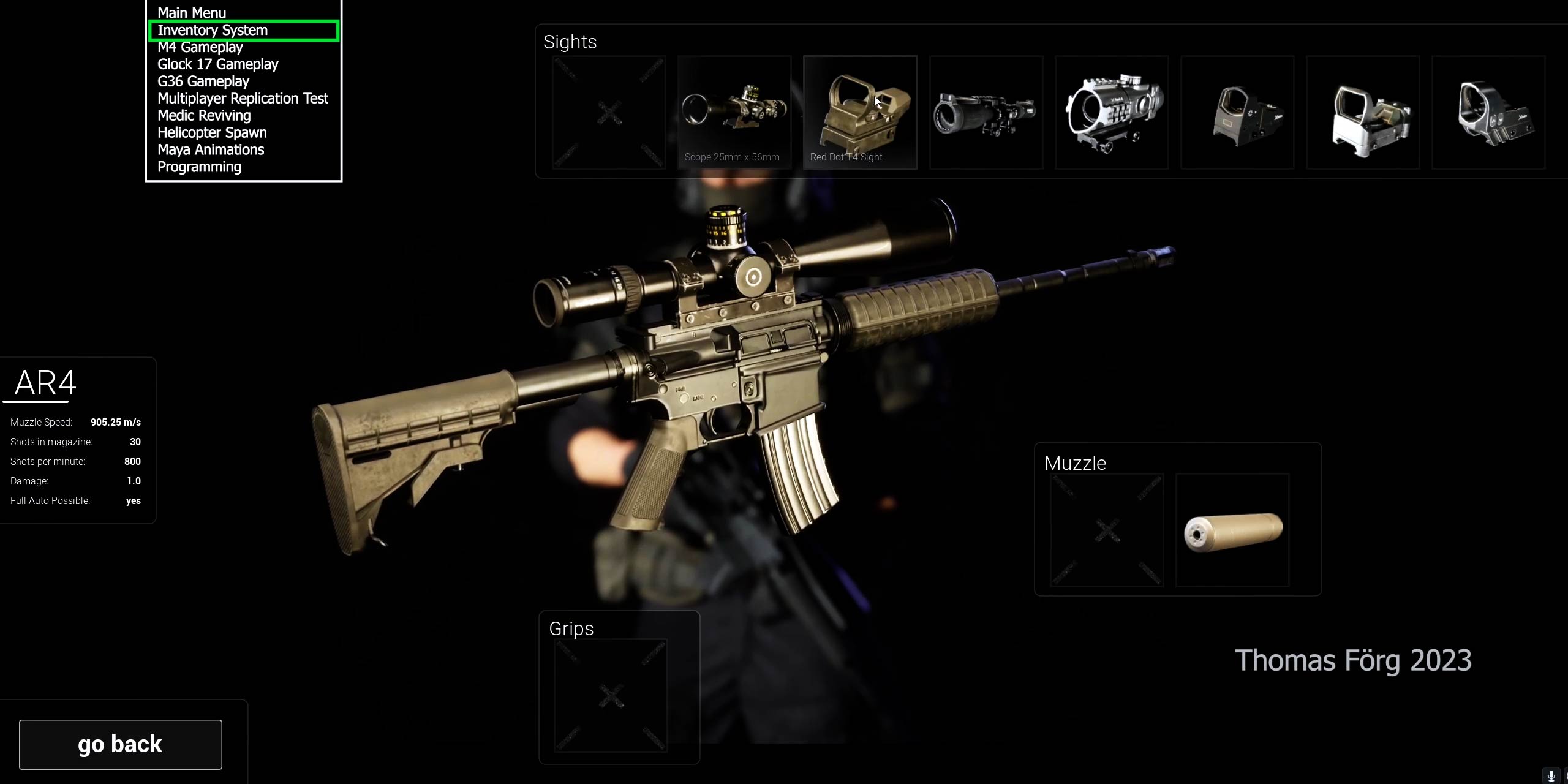Select the Programming entry
The height and width of the screenshot is (784, 1568).
[x=199, y=167]
